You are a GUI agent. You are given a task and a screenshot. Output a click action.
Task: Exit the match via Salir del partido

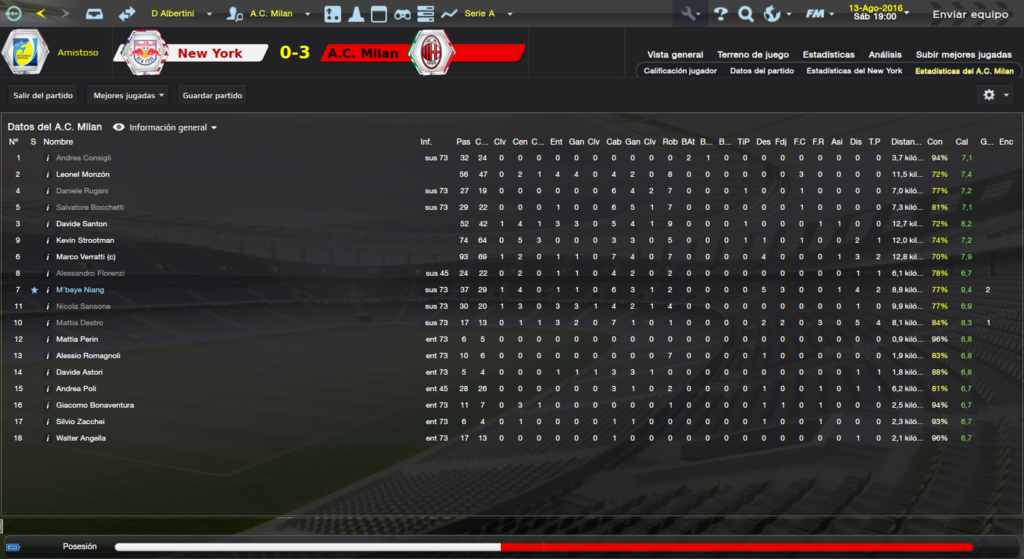pos(43,95)
